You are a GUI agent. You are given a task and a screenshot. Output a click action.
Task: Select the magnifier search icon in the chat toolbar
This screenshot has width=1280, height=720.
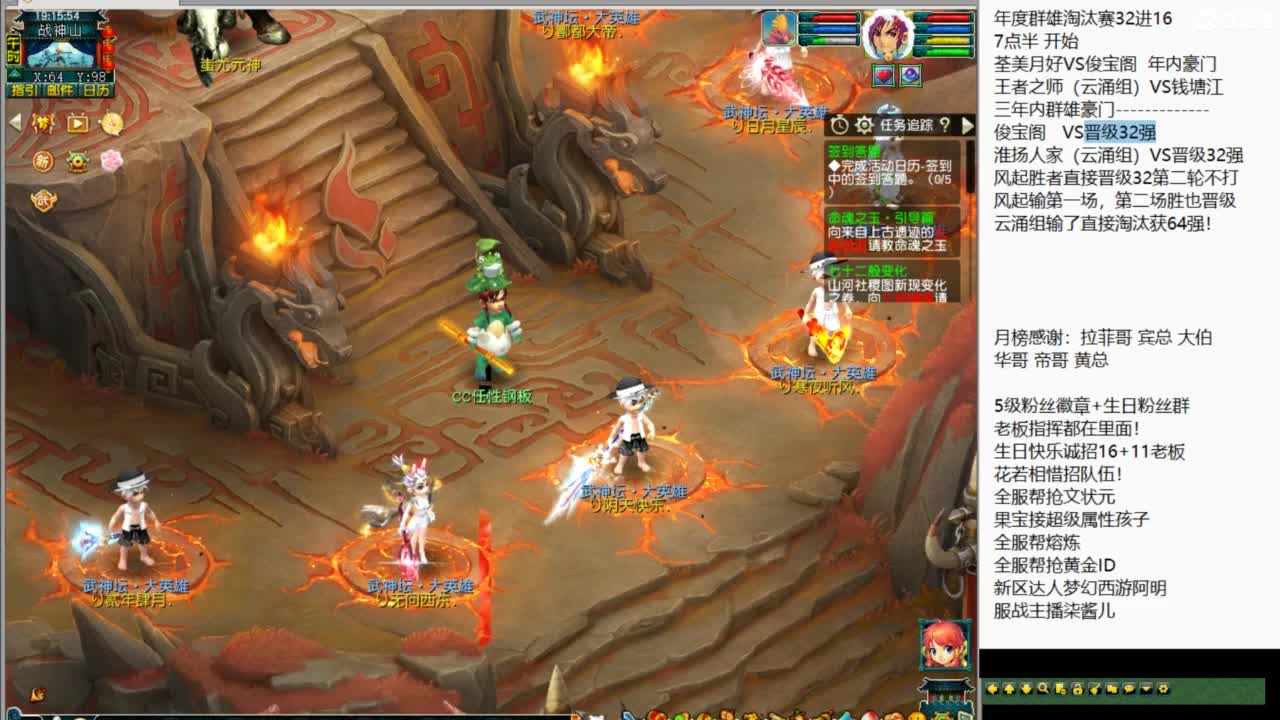[x=1044, y=689]
